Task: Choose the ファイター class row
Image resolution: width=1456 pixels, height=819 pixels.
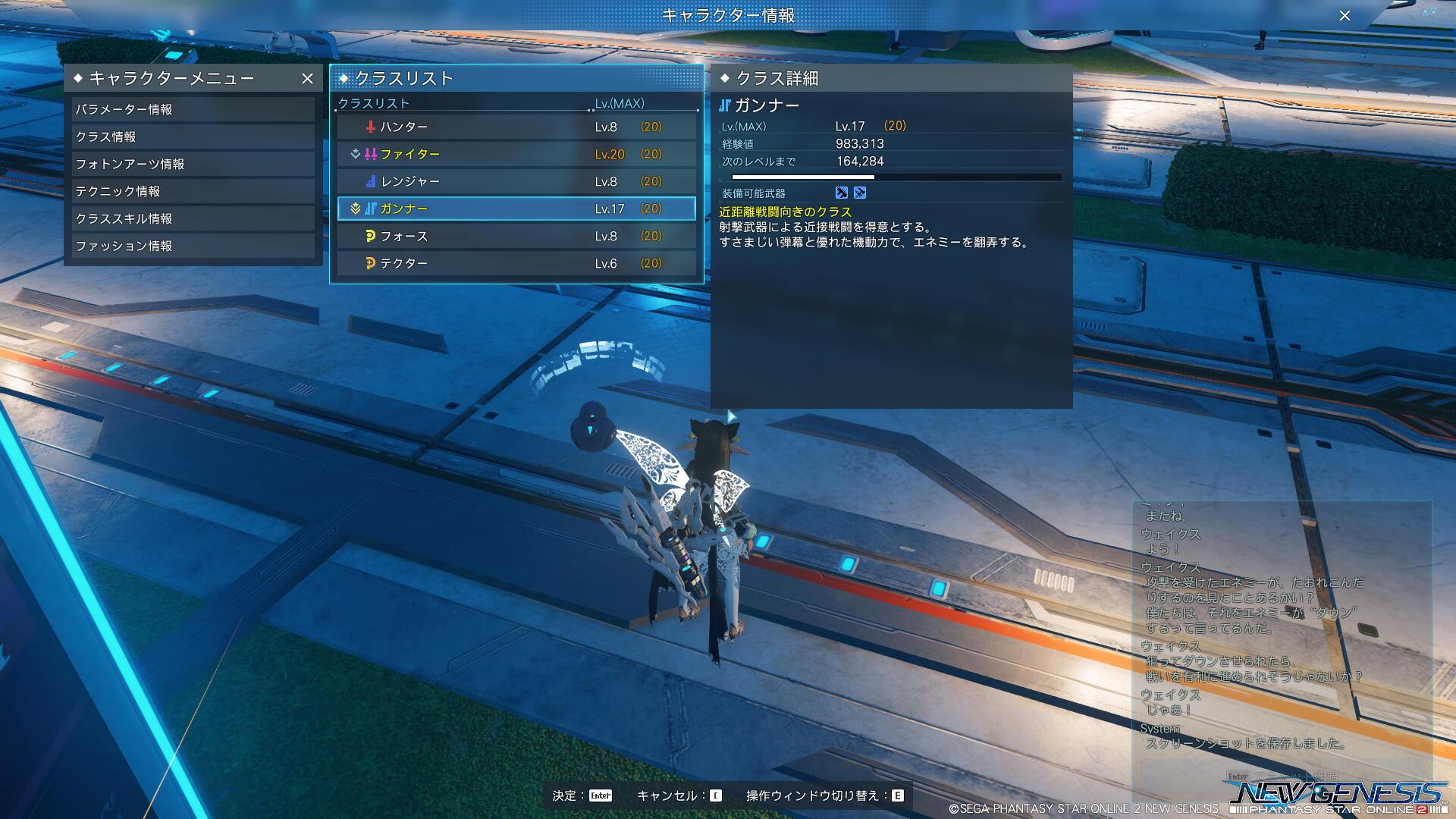Action: (x=516, y=154)
